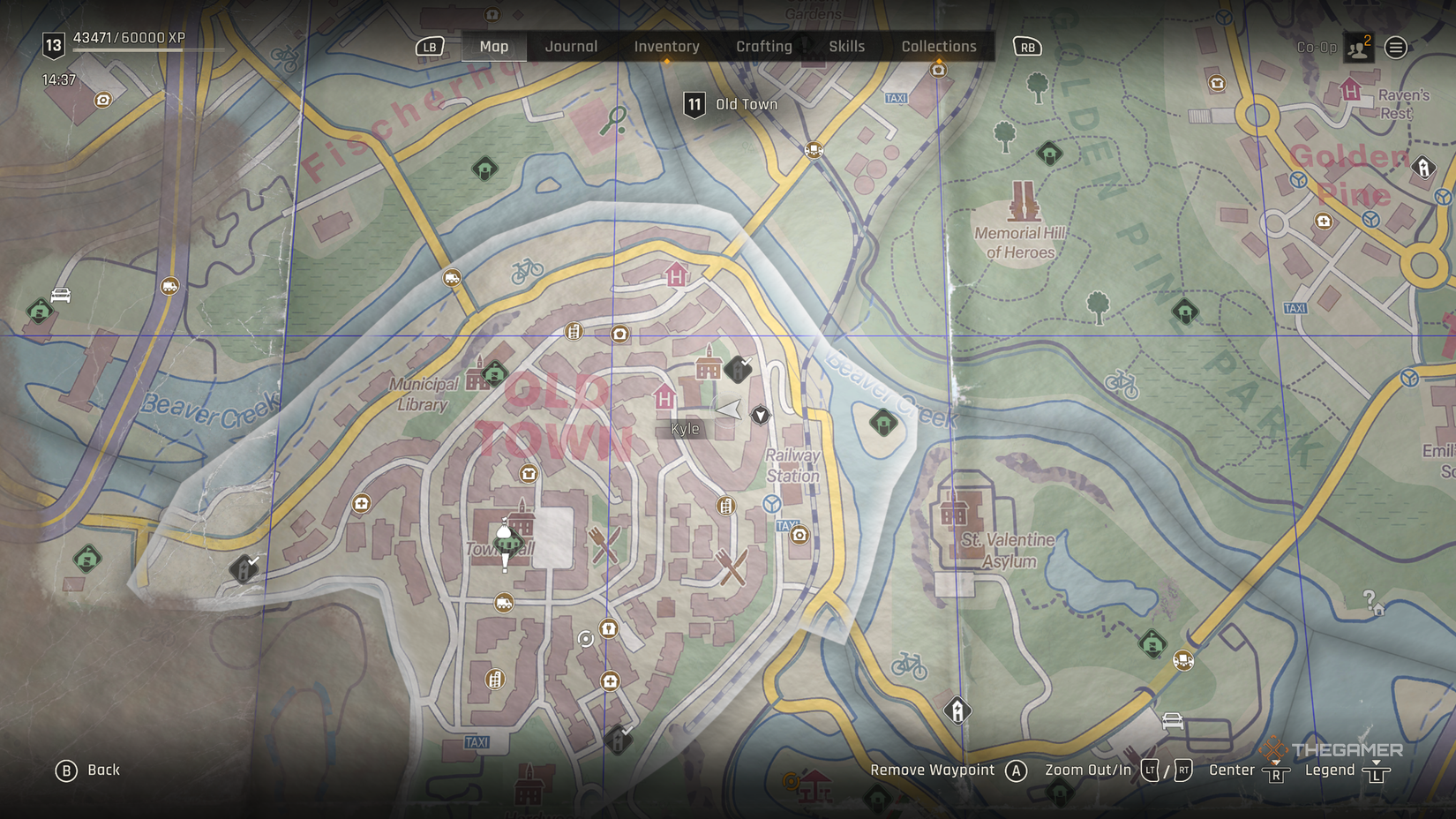This screenshot has height=819, width=1456.
Task: Select Kyle's player arrow marker
Action: 728,409
